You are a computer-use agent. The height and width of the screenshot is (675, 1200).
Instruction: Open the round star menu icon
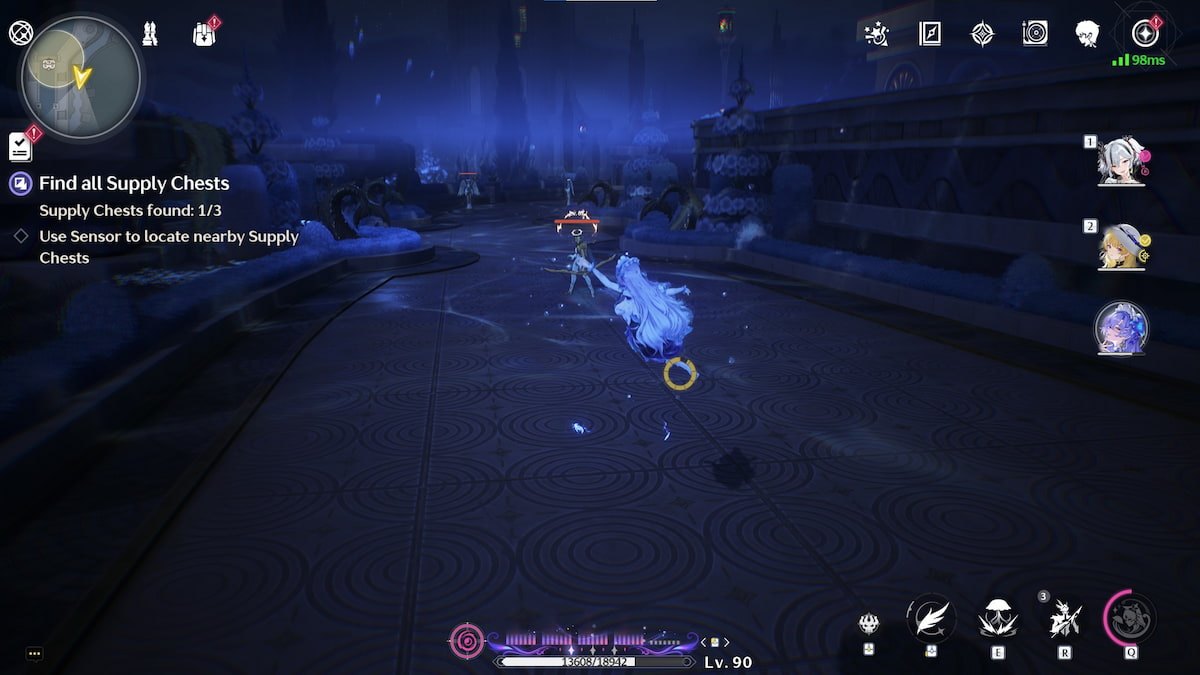click(1144, 34)
